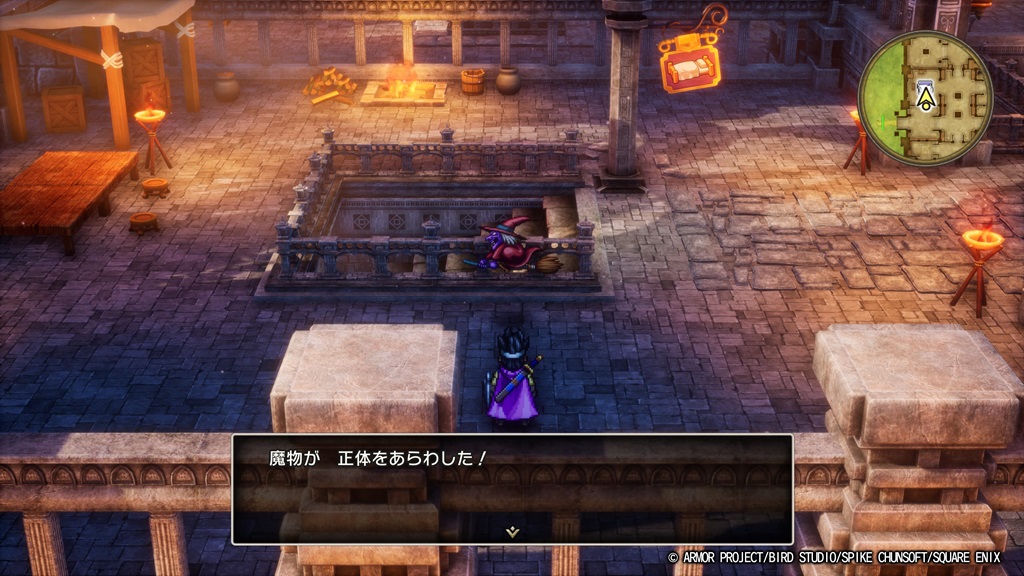This screenshot has width=1024, height=576.
Task: Open the circular minimap
Action: coord(925,98)
